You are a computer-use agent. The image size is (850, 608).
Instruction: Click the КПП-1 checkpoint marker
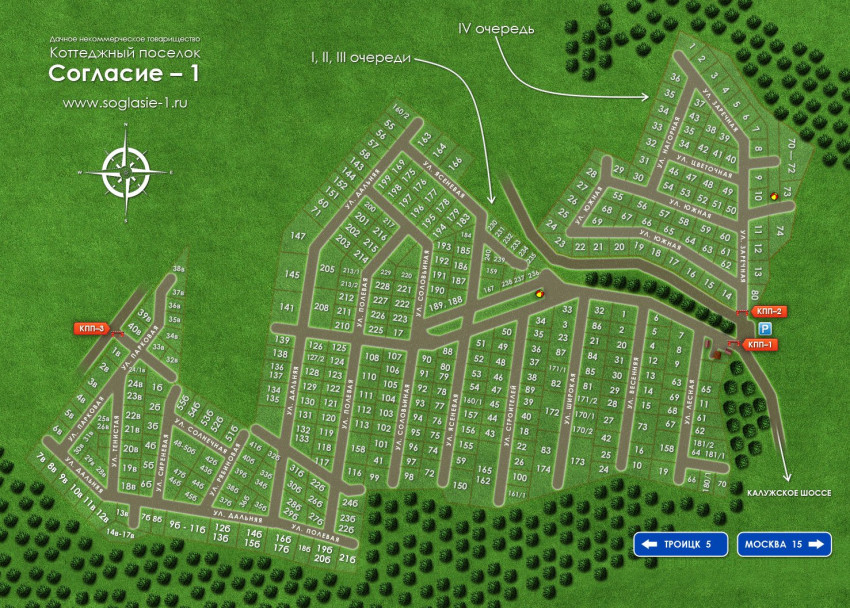(x=760, y=345)
